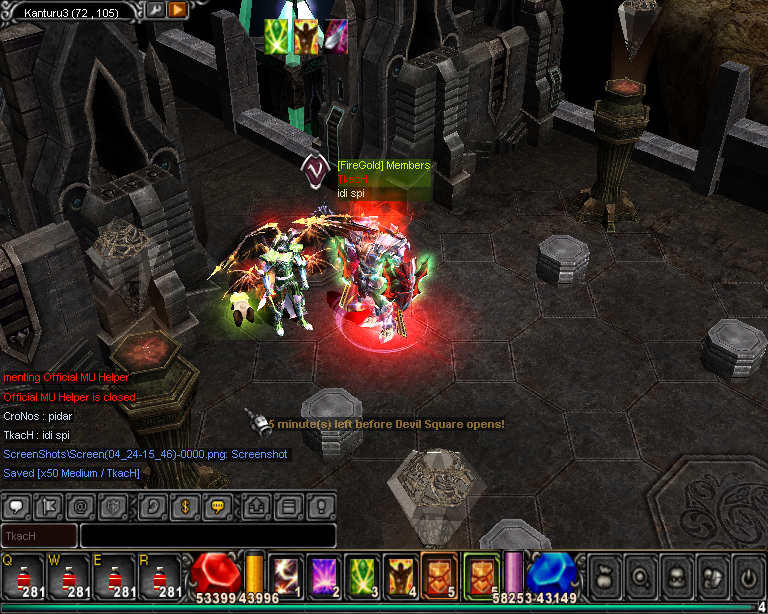Toggle the @ chat channel button
The width and height of the screenshot is (768, 614).
click(82, 506)
